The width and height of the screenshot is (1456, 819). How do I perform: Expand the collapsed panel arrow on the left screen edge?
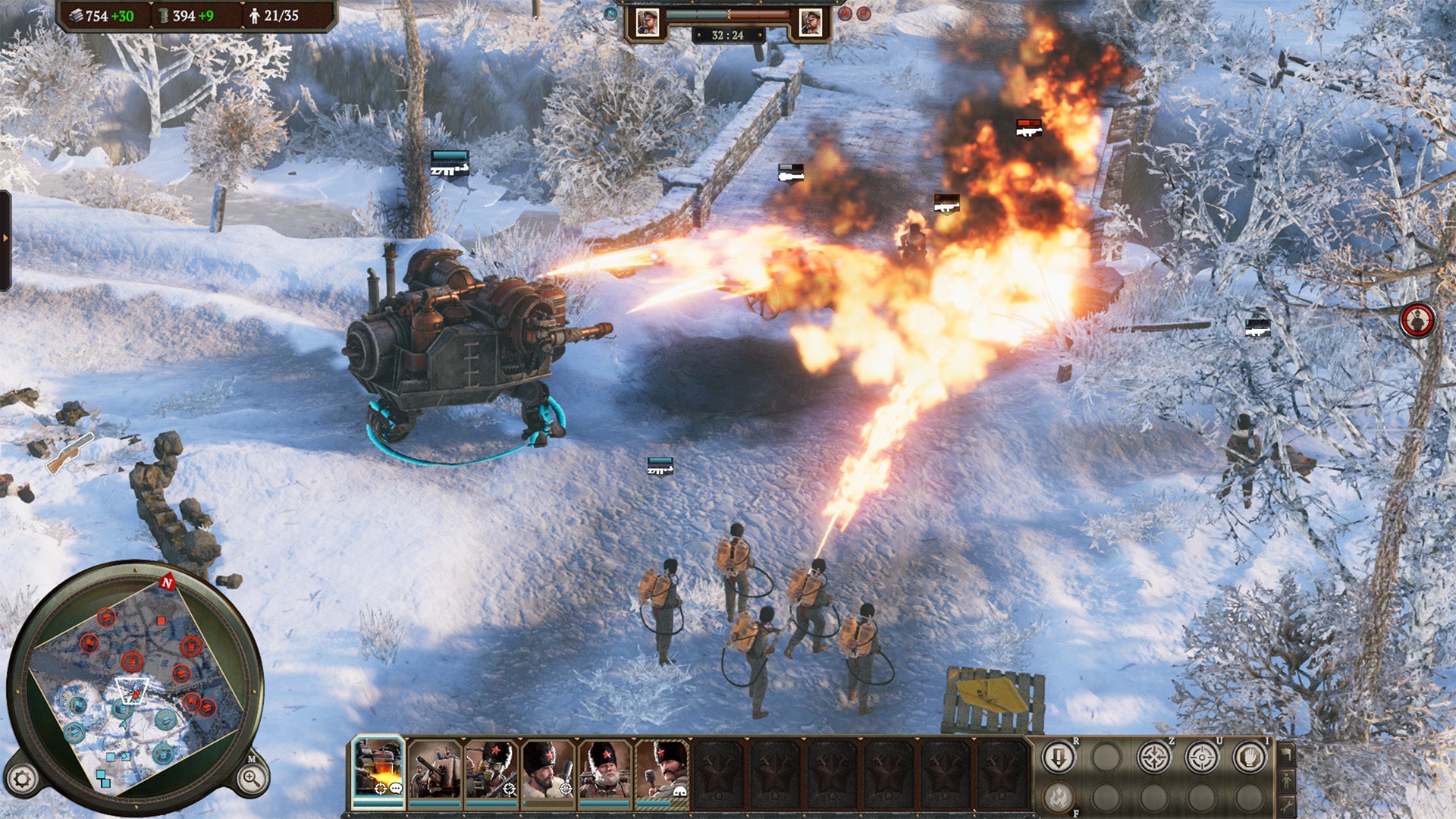6,235
